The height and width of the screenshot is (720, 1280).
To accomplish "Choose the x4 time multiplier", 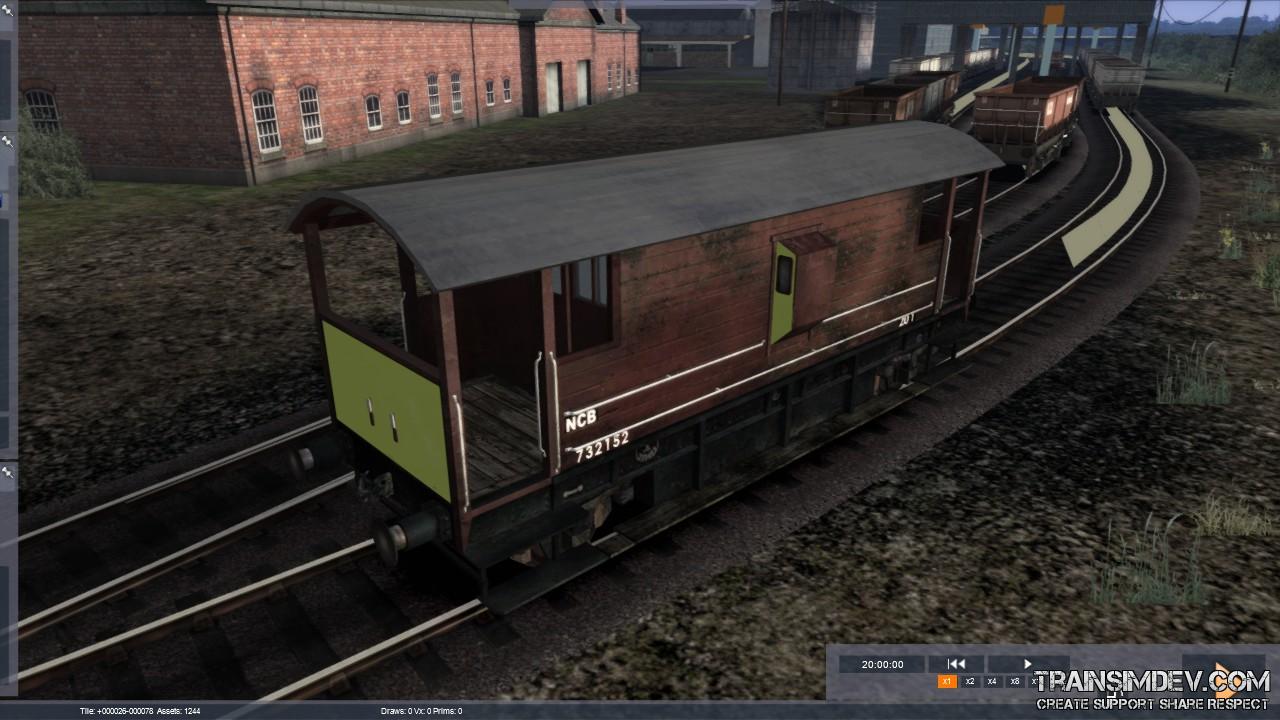I will pos(992,682).
